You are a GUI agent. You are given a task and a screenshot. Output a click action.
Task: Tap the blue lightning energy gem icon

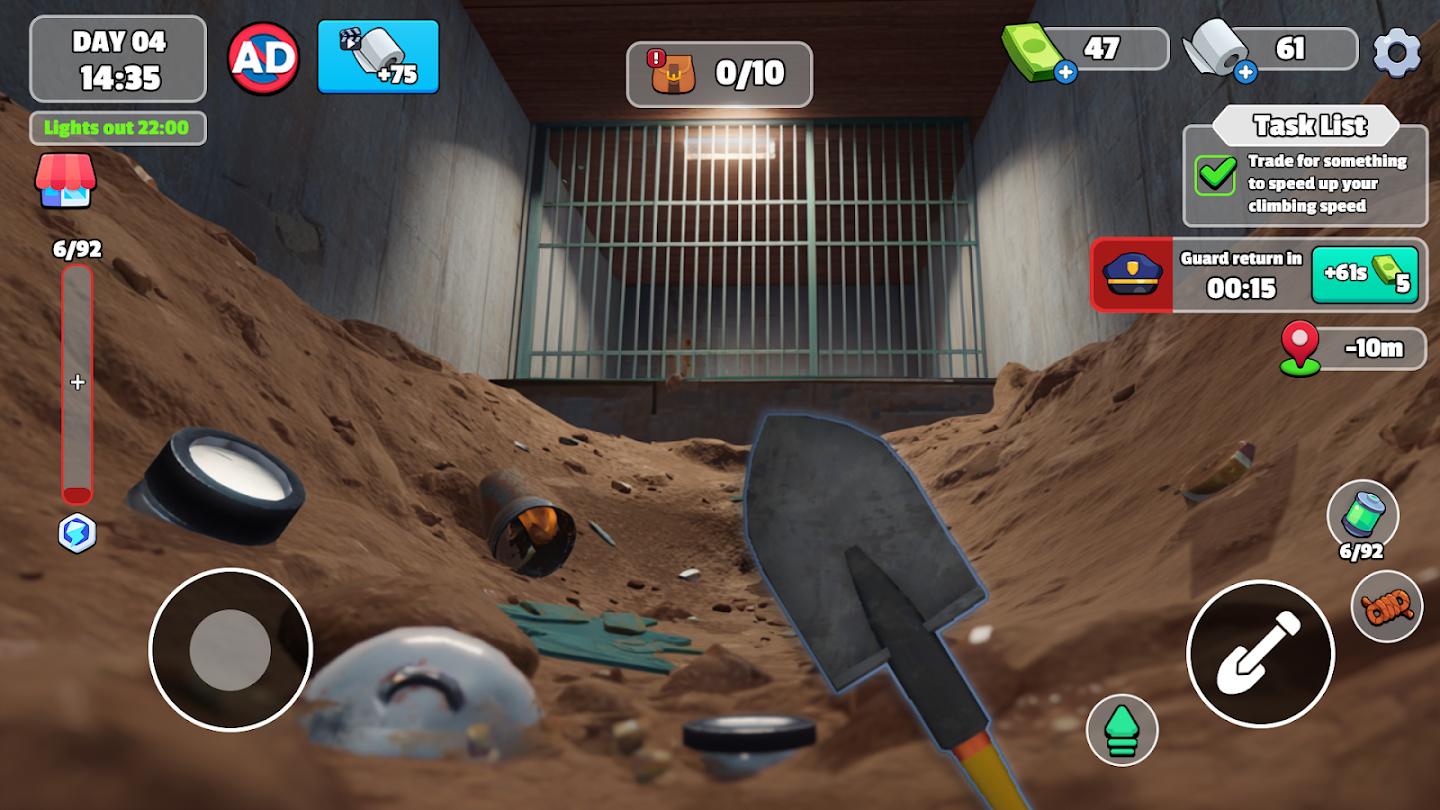(x=77, y=535)
